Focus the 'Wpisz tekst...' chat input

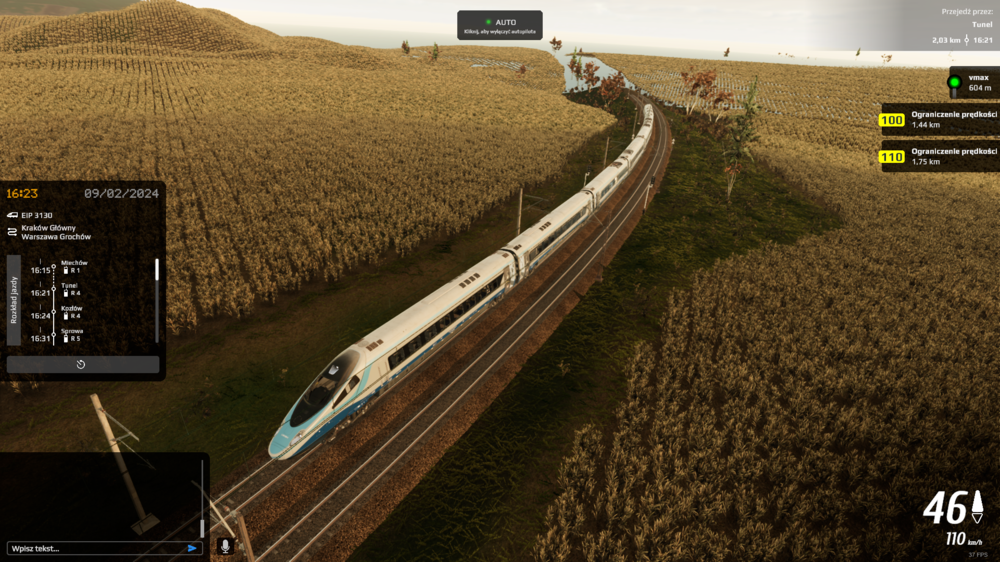click(95, 548)
